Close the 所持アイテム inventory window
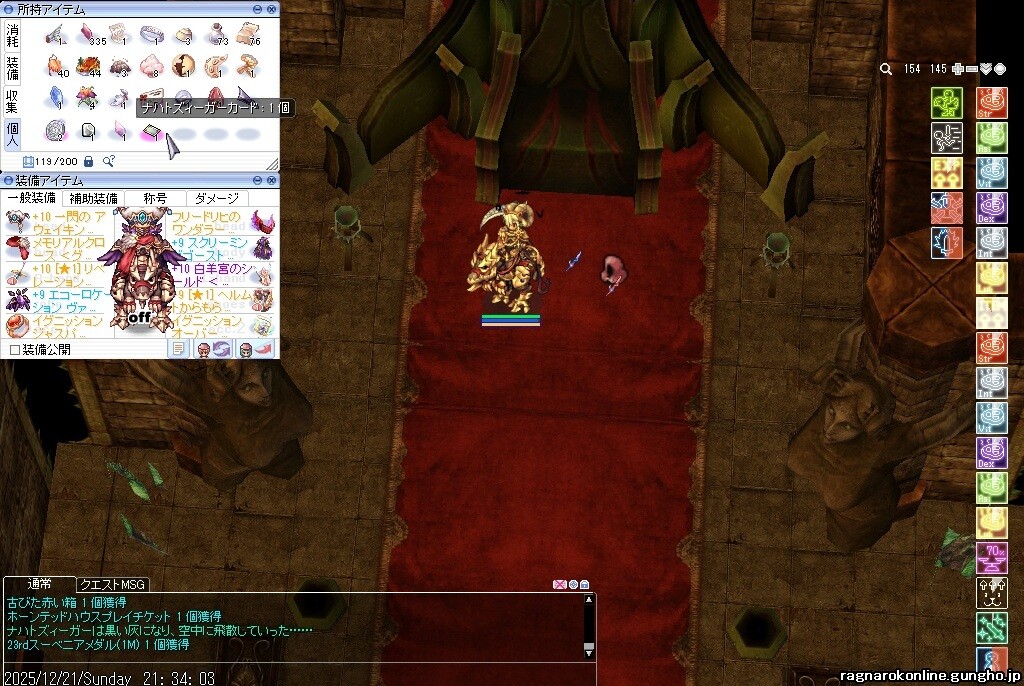This screenshot has height=686, width=1024. [272, 8]
